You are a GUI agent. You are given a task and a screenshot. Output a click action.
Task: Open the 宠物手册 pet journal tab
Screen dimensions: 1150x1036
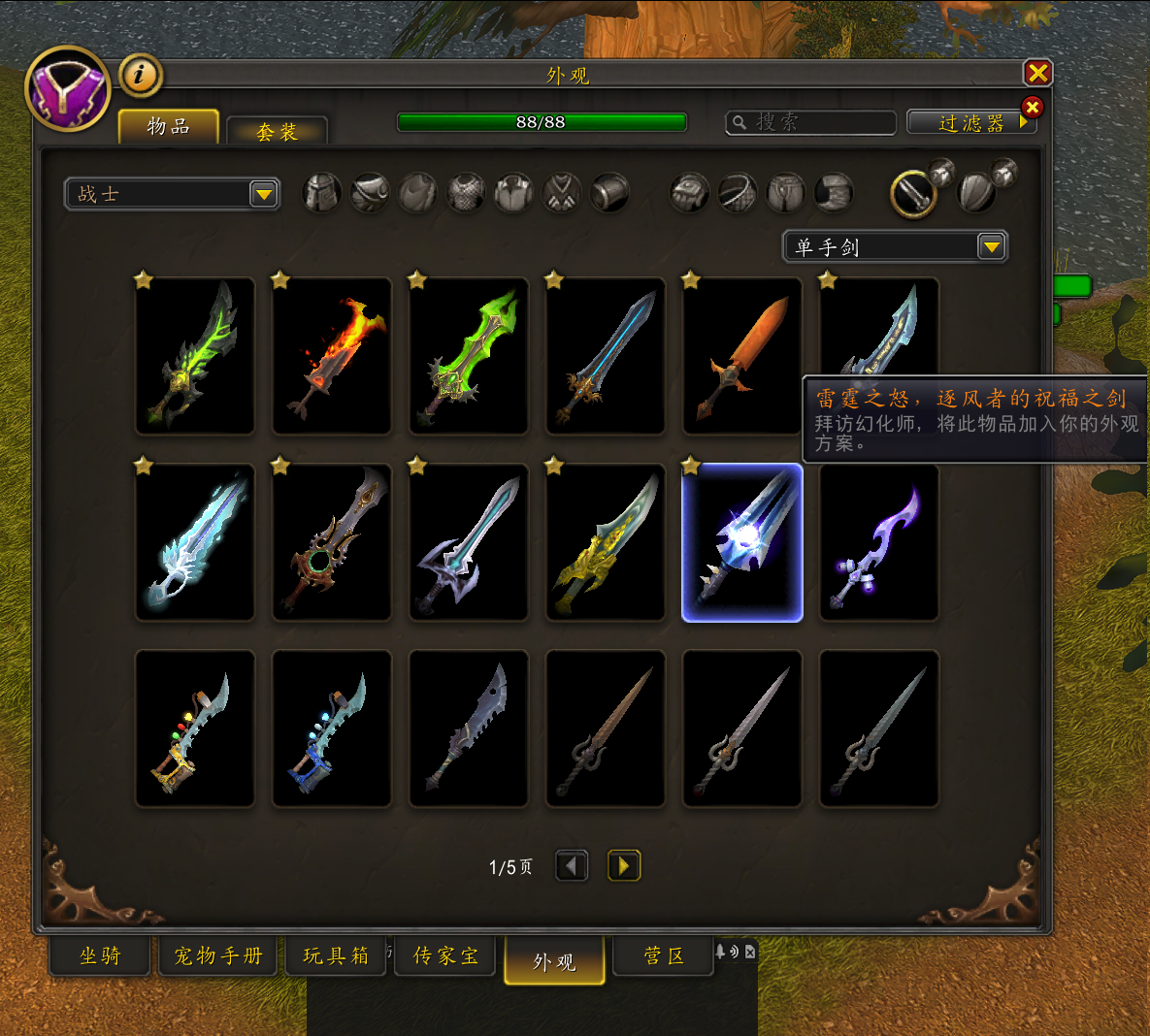tap(218, 955)
